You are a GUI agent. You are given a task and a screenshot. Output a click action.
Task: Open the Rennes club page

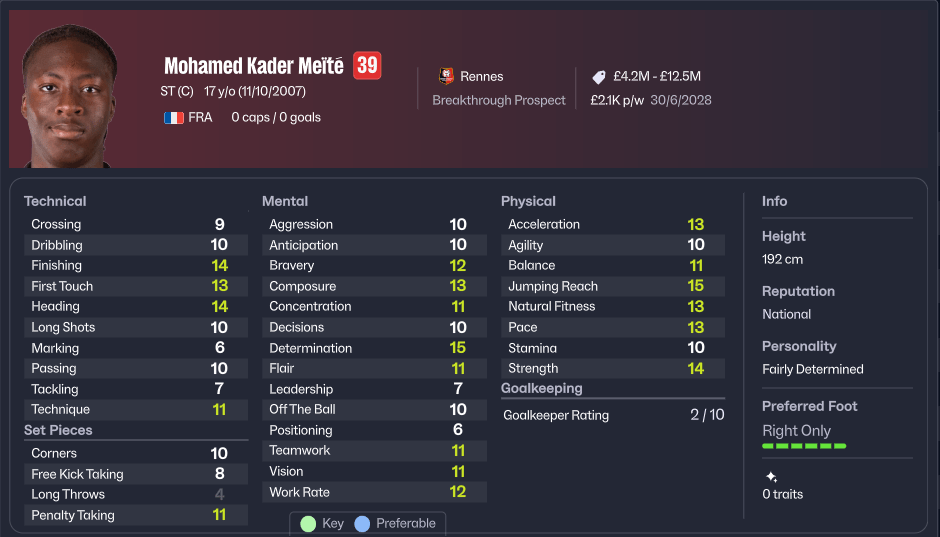(x=481, y=76)
